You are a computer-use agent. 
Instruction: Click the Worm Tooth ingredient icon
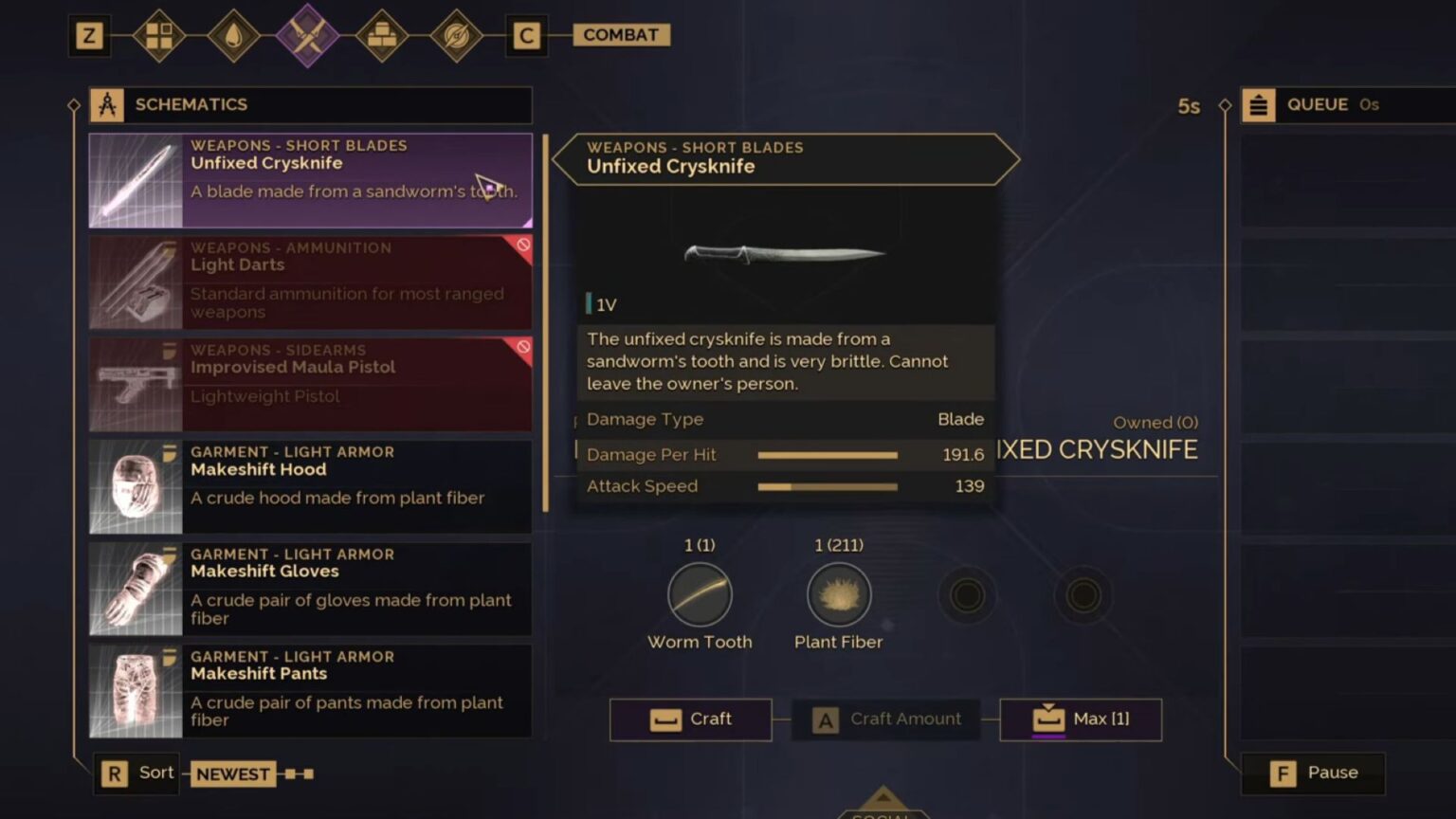coord(700,595)
